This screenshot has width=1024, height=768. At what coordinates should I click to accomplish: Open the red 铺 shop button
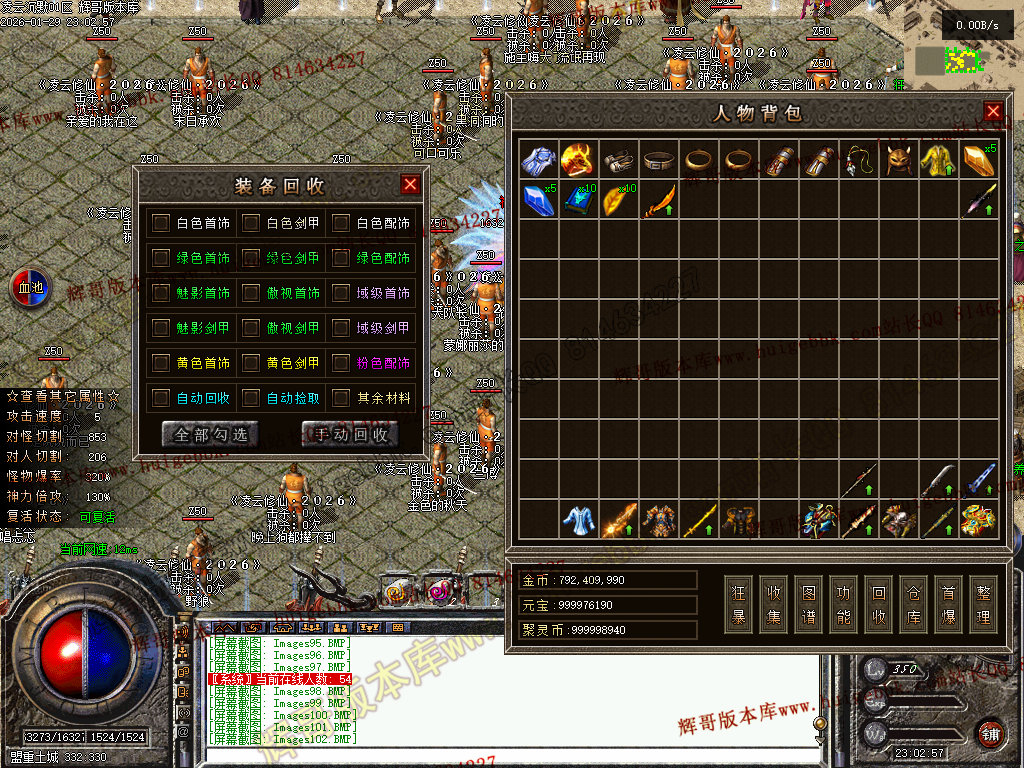tap(990, 732)
